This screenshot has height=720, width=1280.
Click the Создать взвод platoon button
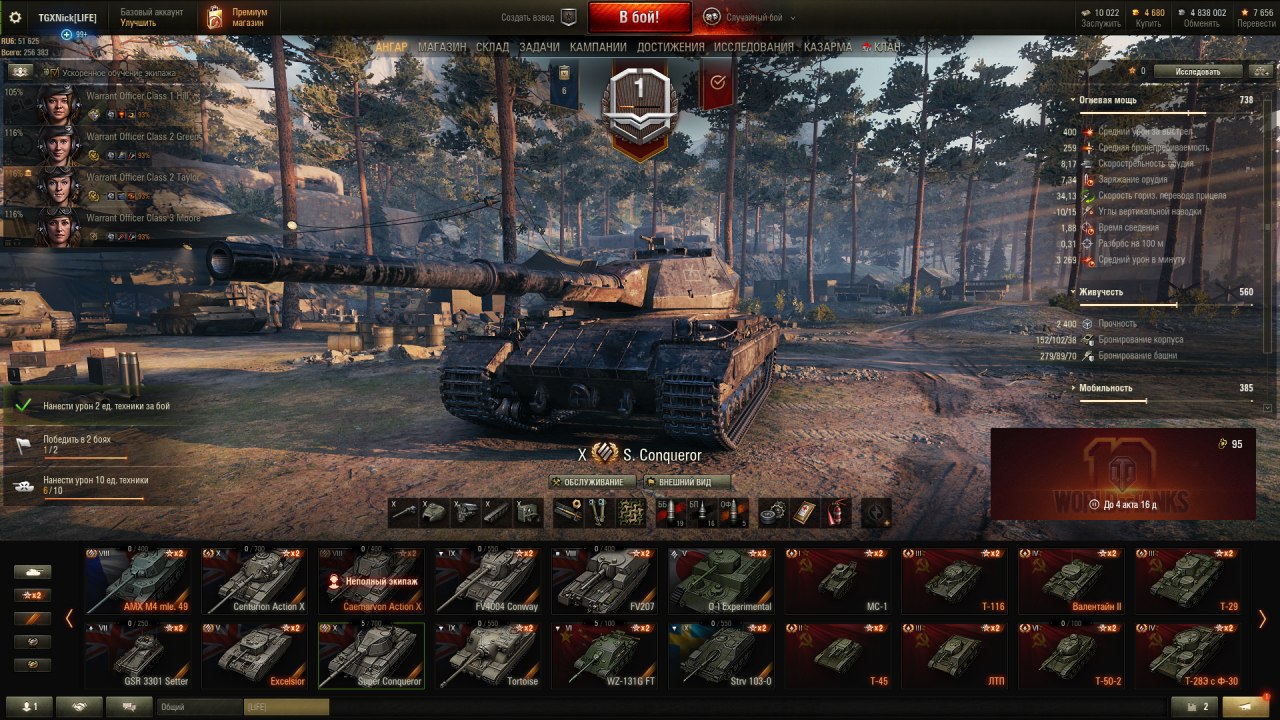540,18
